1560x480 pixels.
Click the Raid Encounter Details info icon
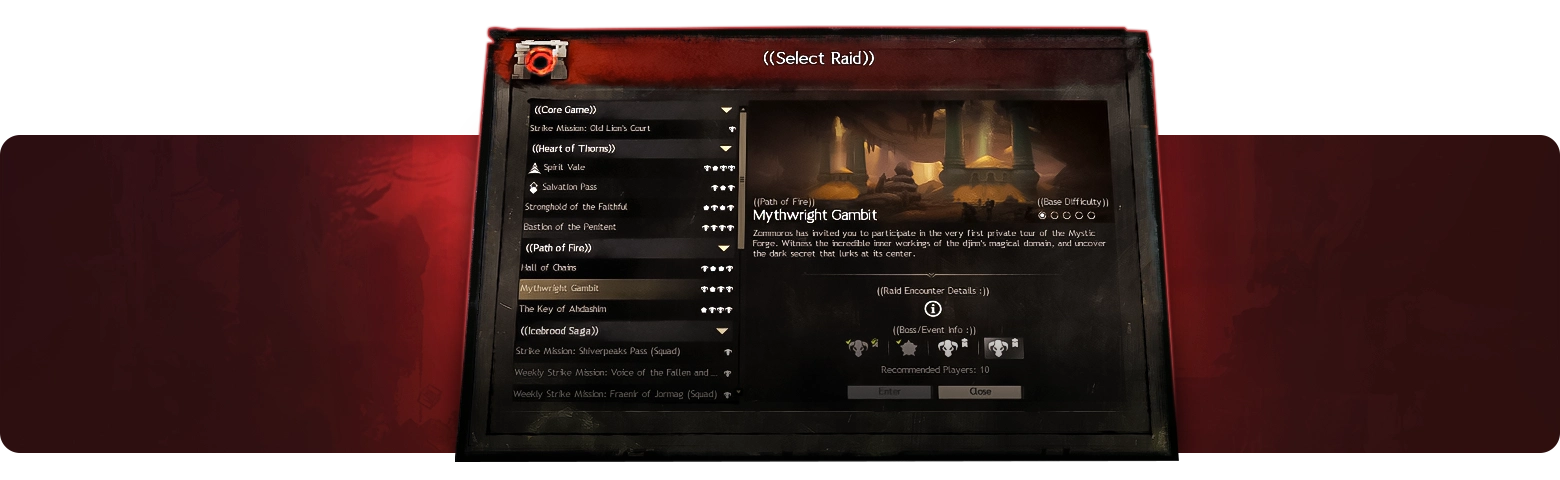pos(933,309)
